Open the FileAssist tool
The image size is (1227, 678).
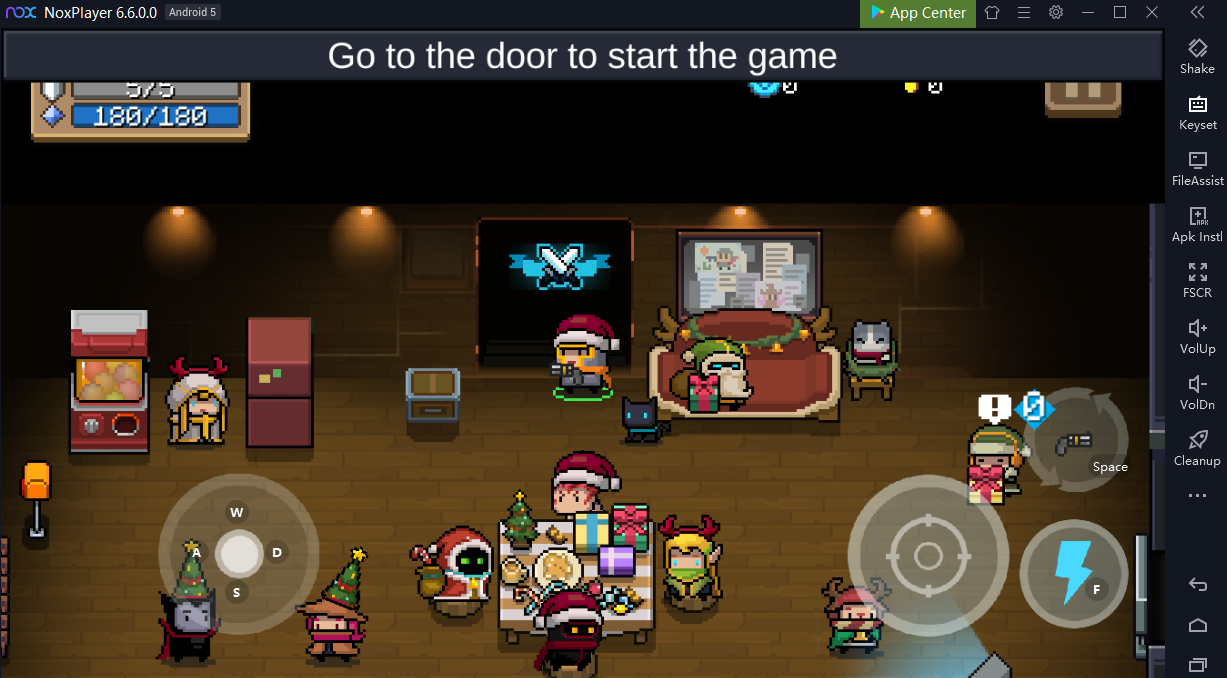coord(1197,167)
